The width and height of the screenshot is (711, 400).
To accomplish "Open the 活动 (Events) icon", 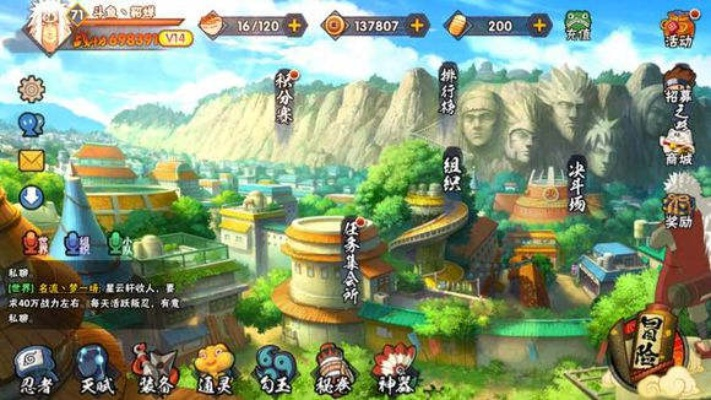I will tap(679, 27).
